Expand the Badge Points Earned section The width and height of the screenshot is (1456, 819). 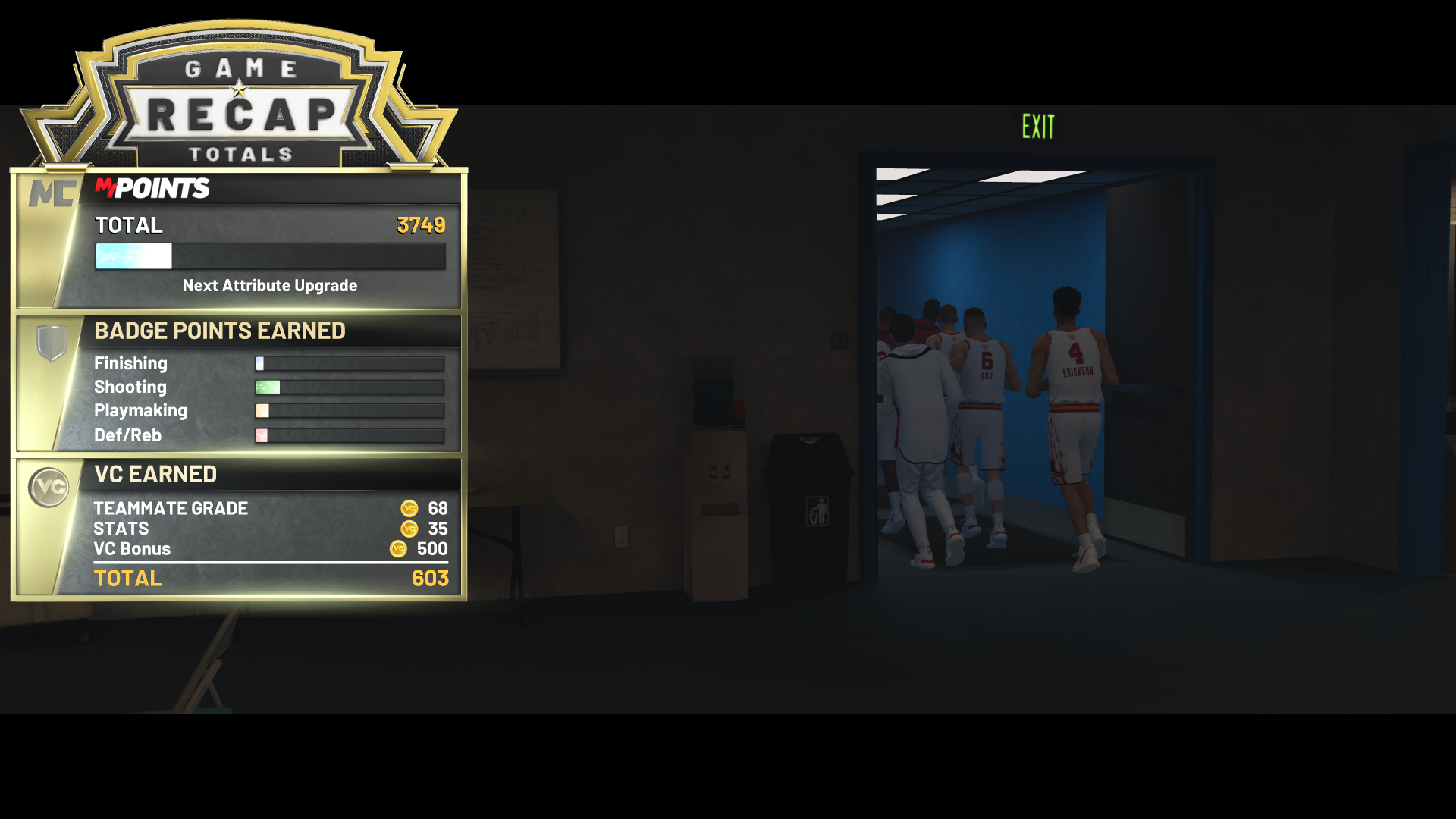[220, 331]
